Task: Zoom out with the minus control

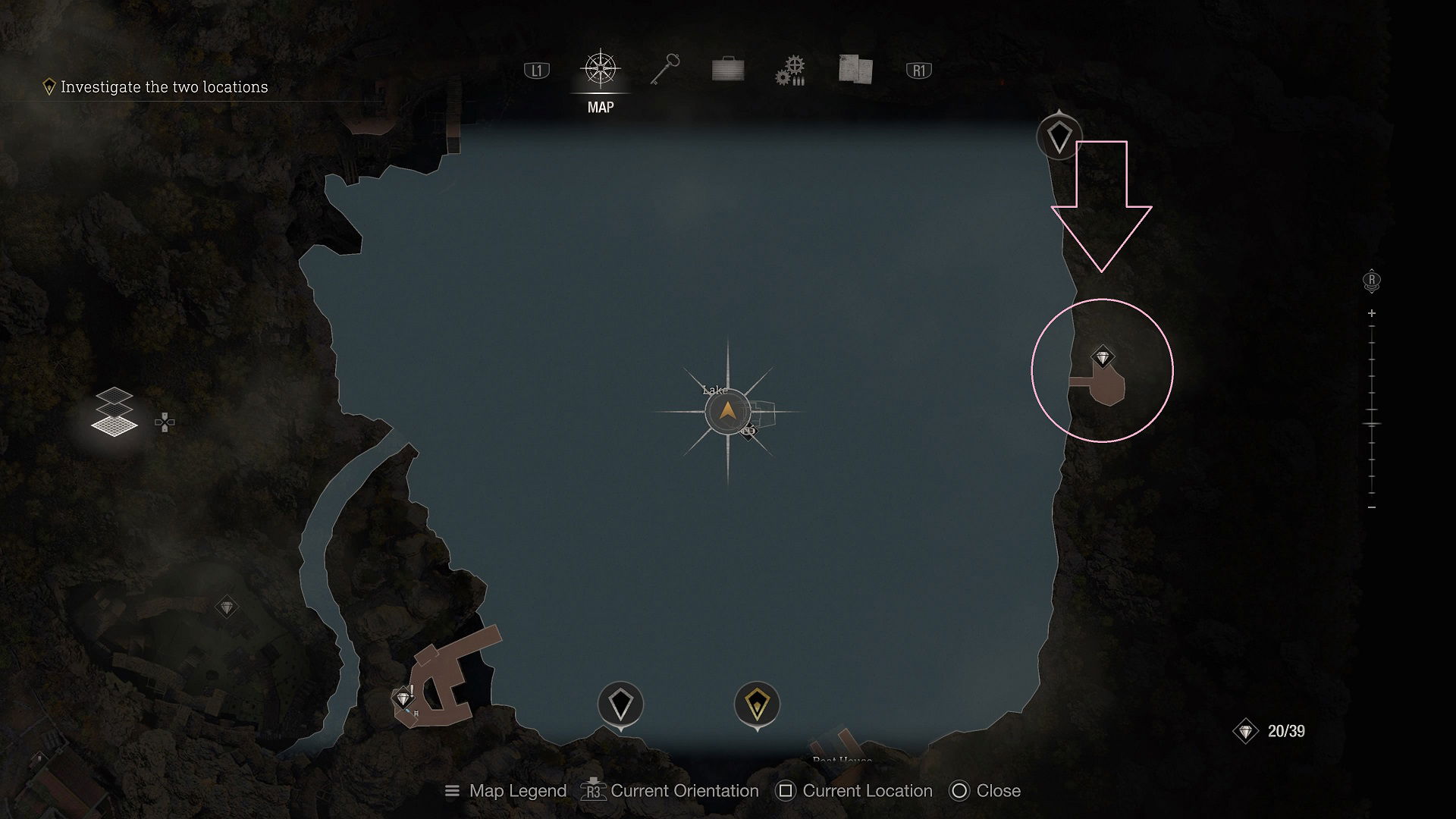Action: 1372,507
